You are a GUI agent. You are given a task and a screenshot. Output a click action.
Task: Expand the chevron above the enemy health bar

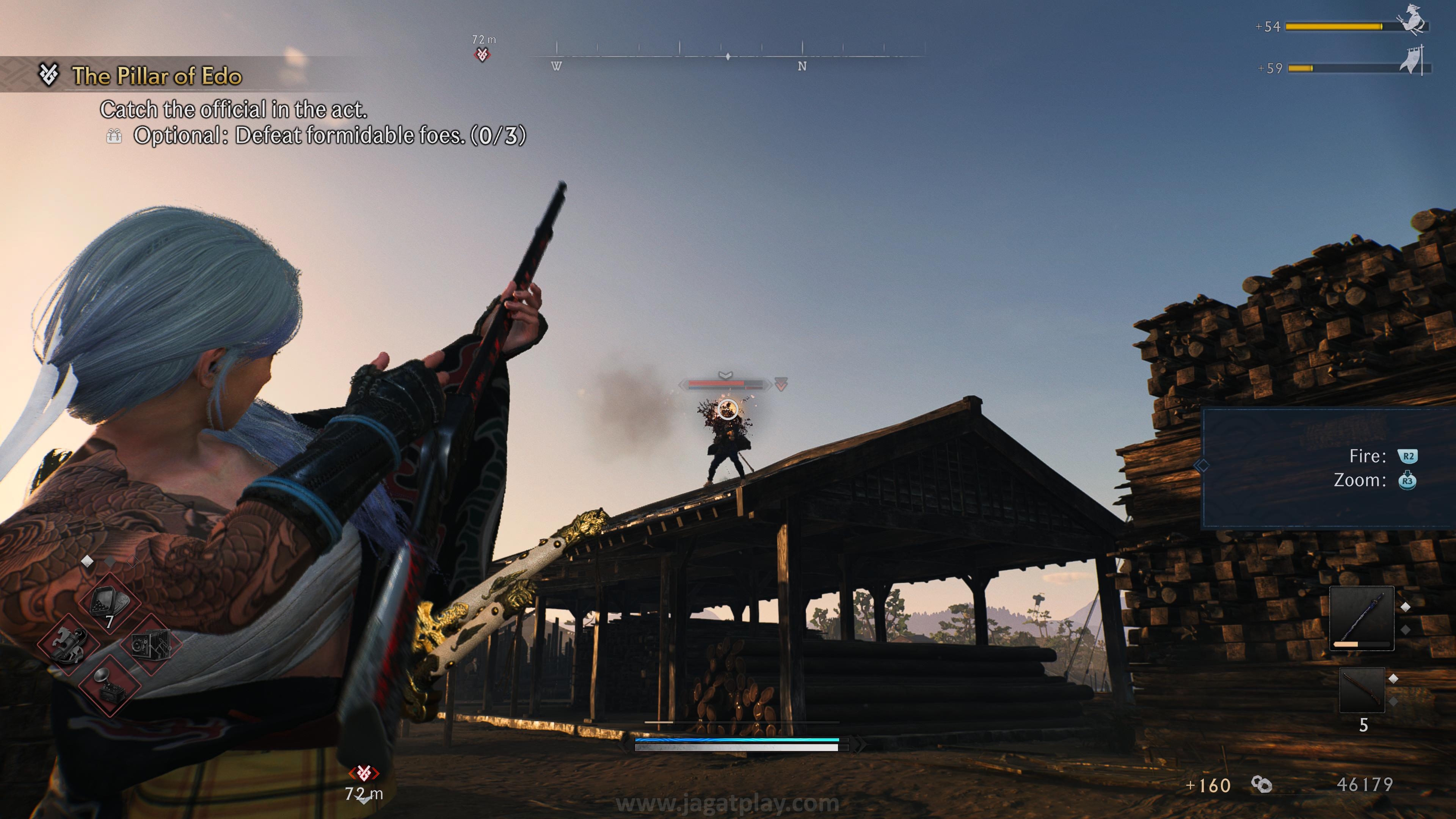(726, 375)
